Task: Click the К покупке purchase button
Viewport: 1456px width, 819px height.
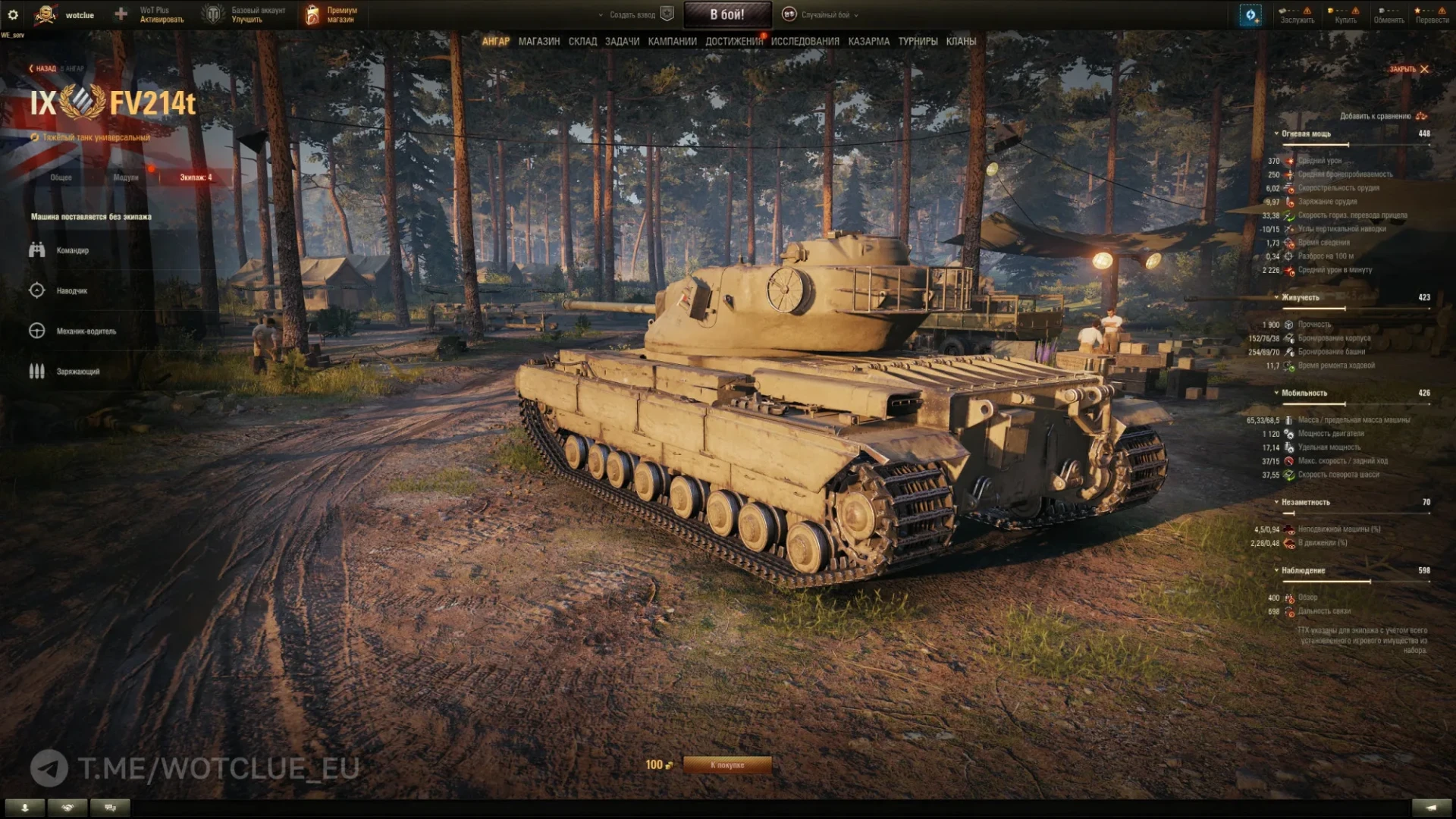Action: 726,765
